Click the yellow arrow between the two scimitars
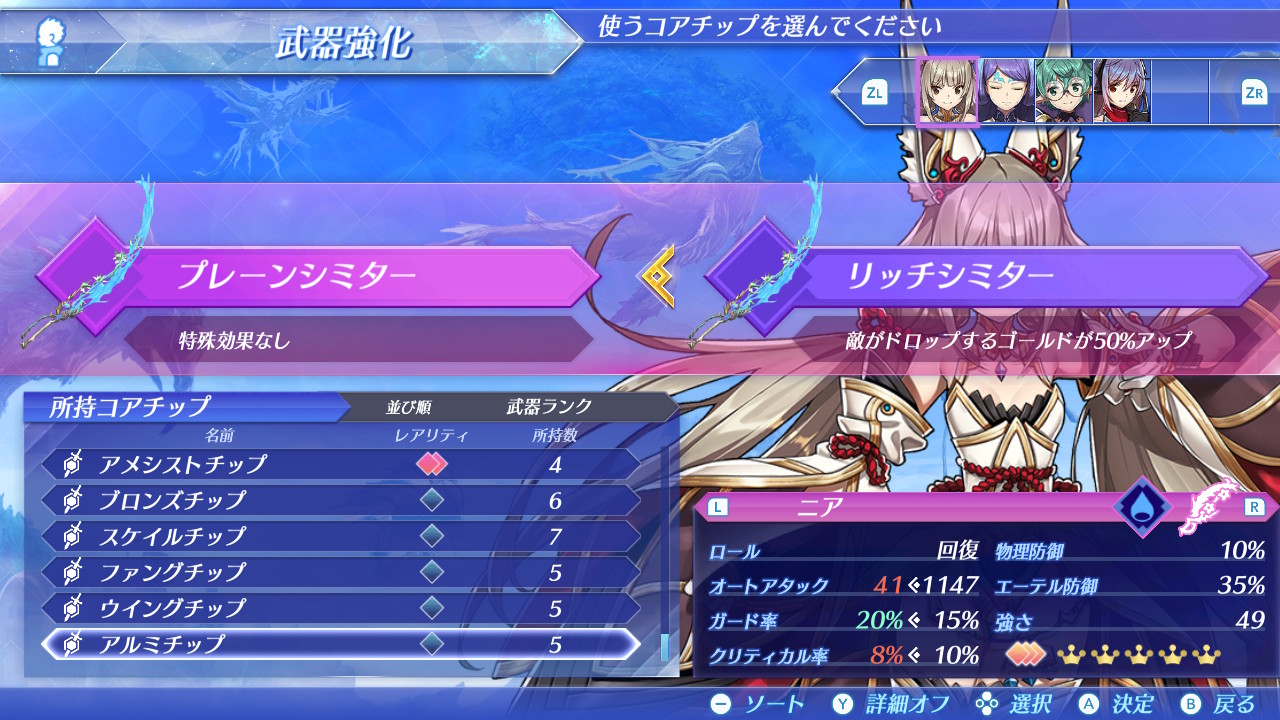The height and width of the screenshot is (720, 1280). tap(660, 276)
